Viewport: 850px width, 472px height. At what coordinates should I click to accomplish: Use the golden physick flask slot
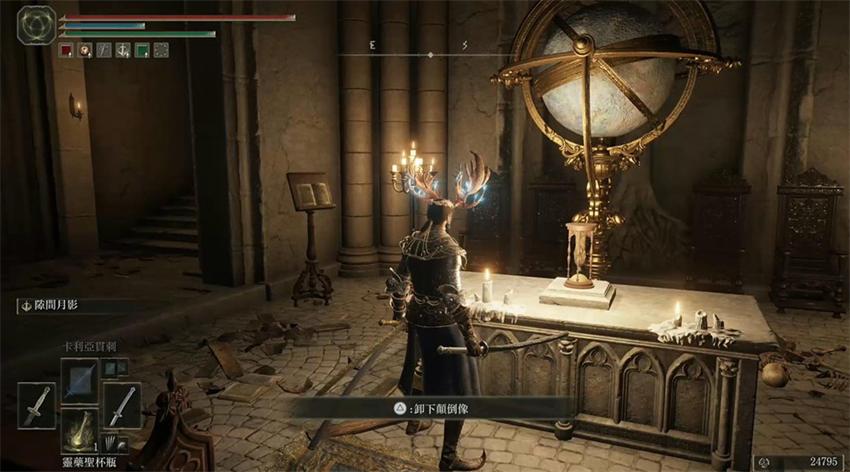coord(80,430)
